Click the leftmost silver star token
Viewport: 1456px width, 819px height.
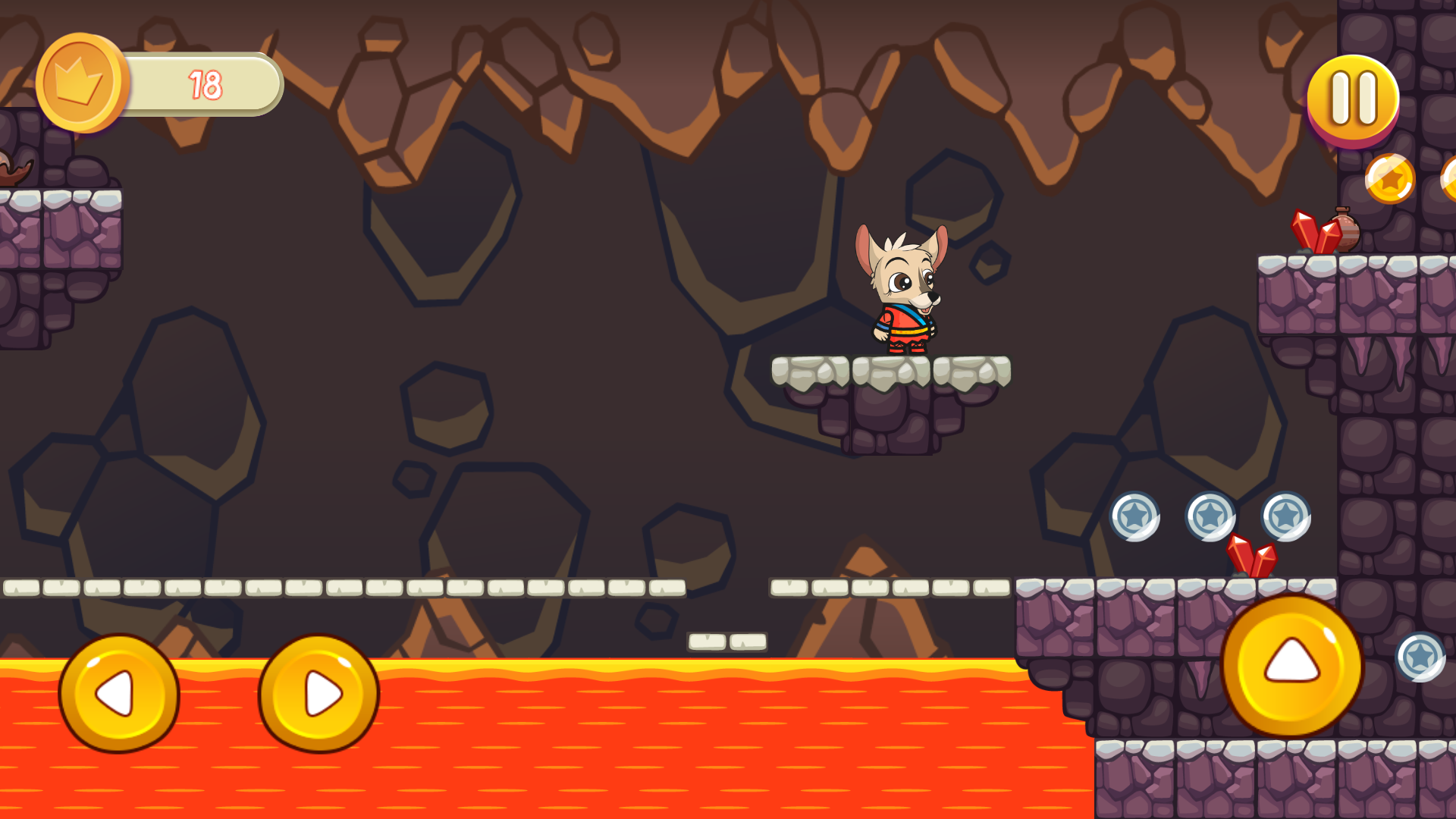point(1136,516)
